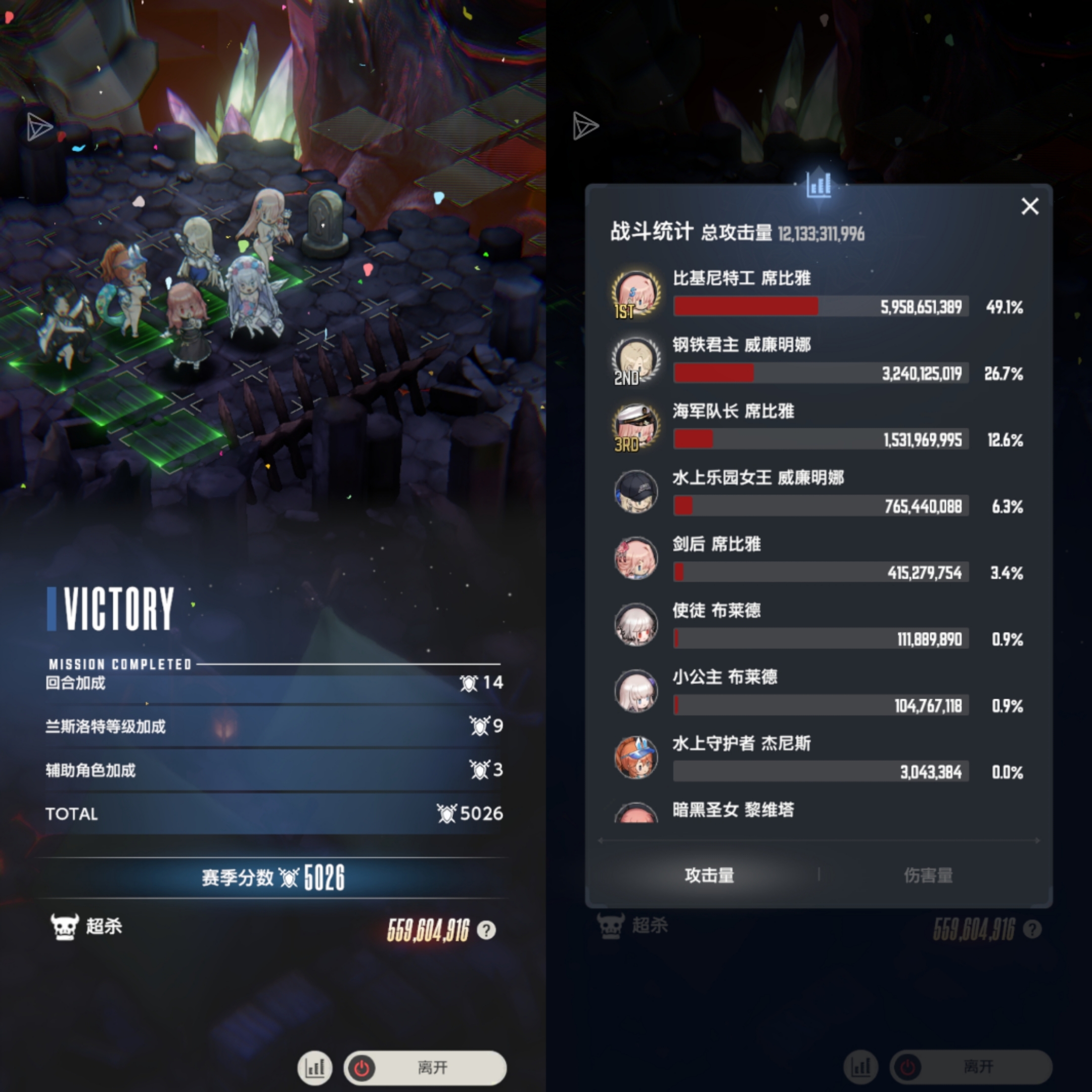Image resolution: width=1092 pixels, height=1092 pixels.
Task: Select the 水上乐园女王 威廉明娜 row
Action: [x=820, y=493]
